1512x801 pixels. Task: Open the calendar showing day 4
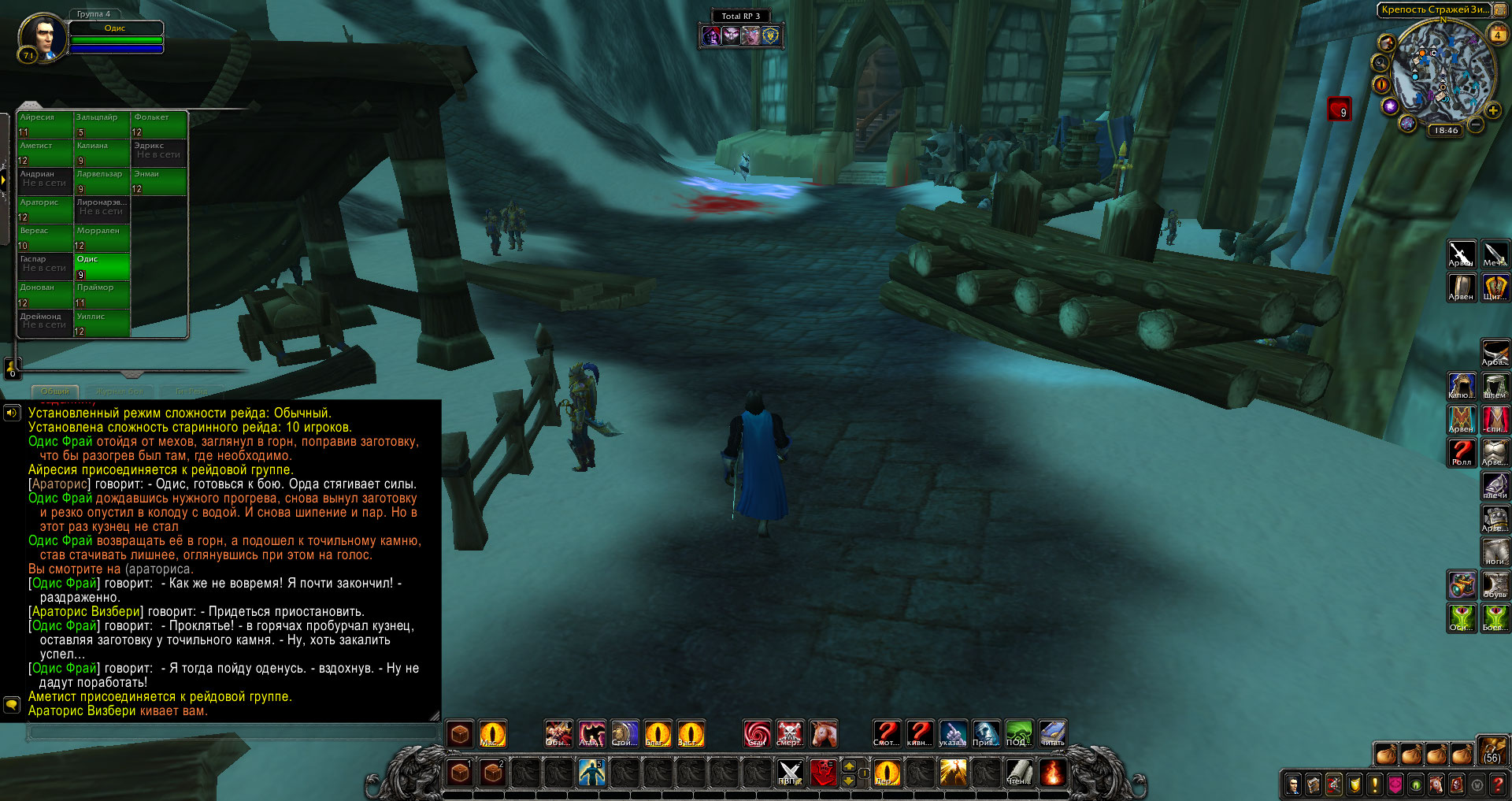pyautogui.click(x=1497, y=35)
